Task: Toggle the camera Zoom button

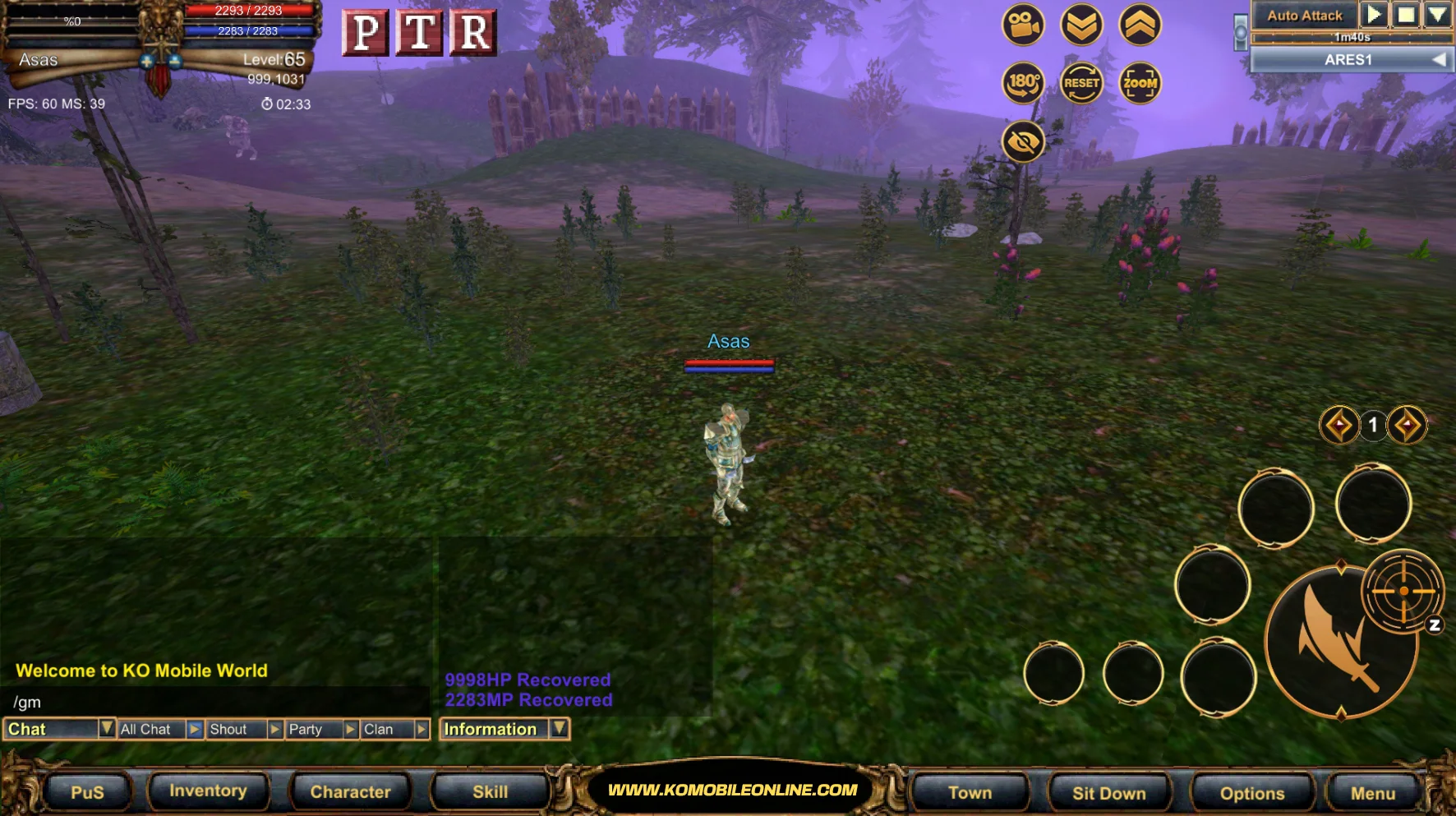Action: pyautogui.click(x=1140, y=83)
